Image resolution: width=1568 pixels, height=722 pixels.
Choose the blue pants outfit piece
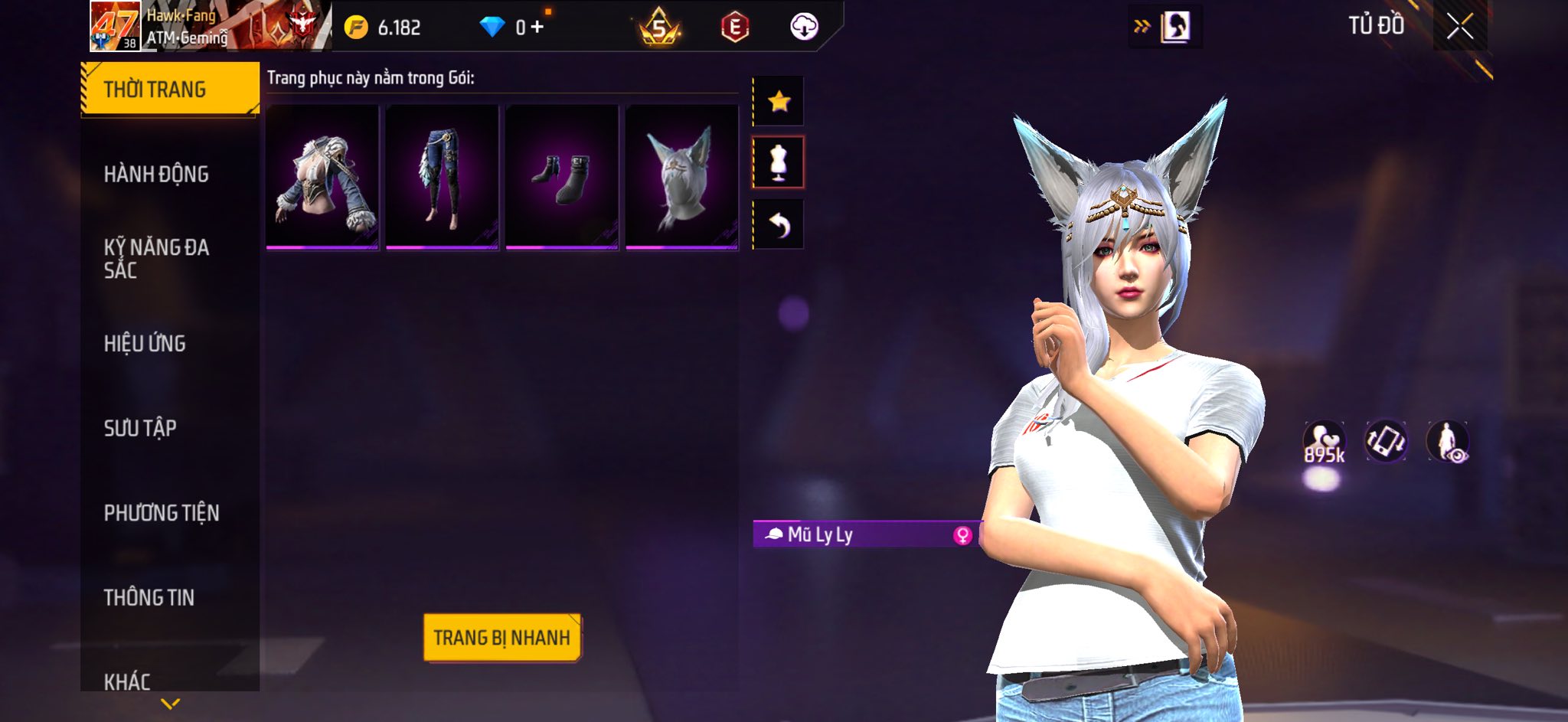442,177
